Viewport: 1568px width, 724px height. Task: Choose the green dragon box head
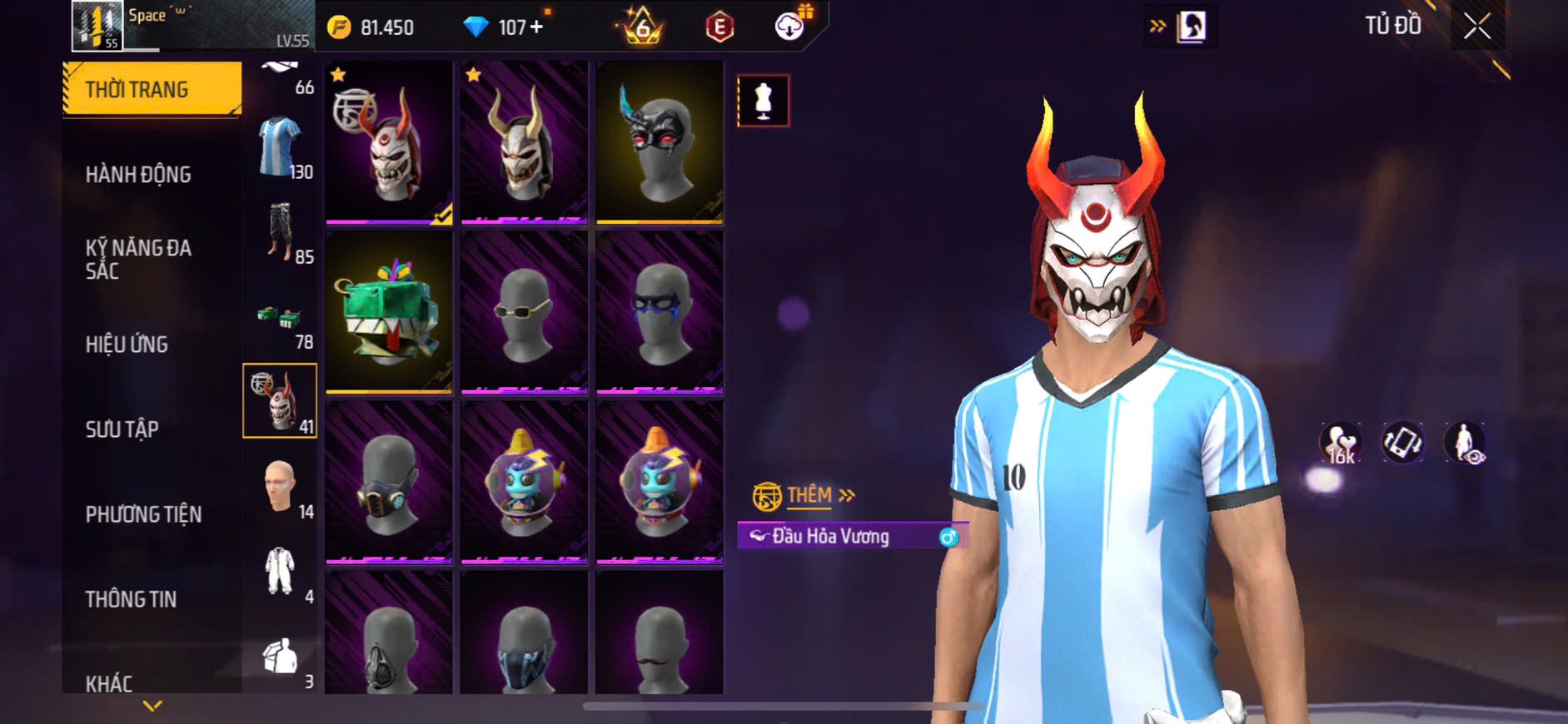tap(388, 312)
